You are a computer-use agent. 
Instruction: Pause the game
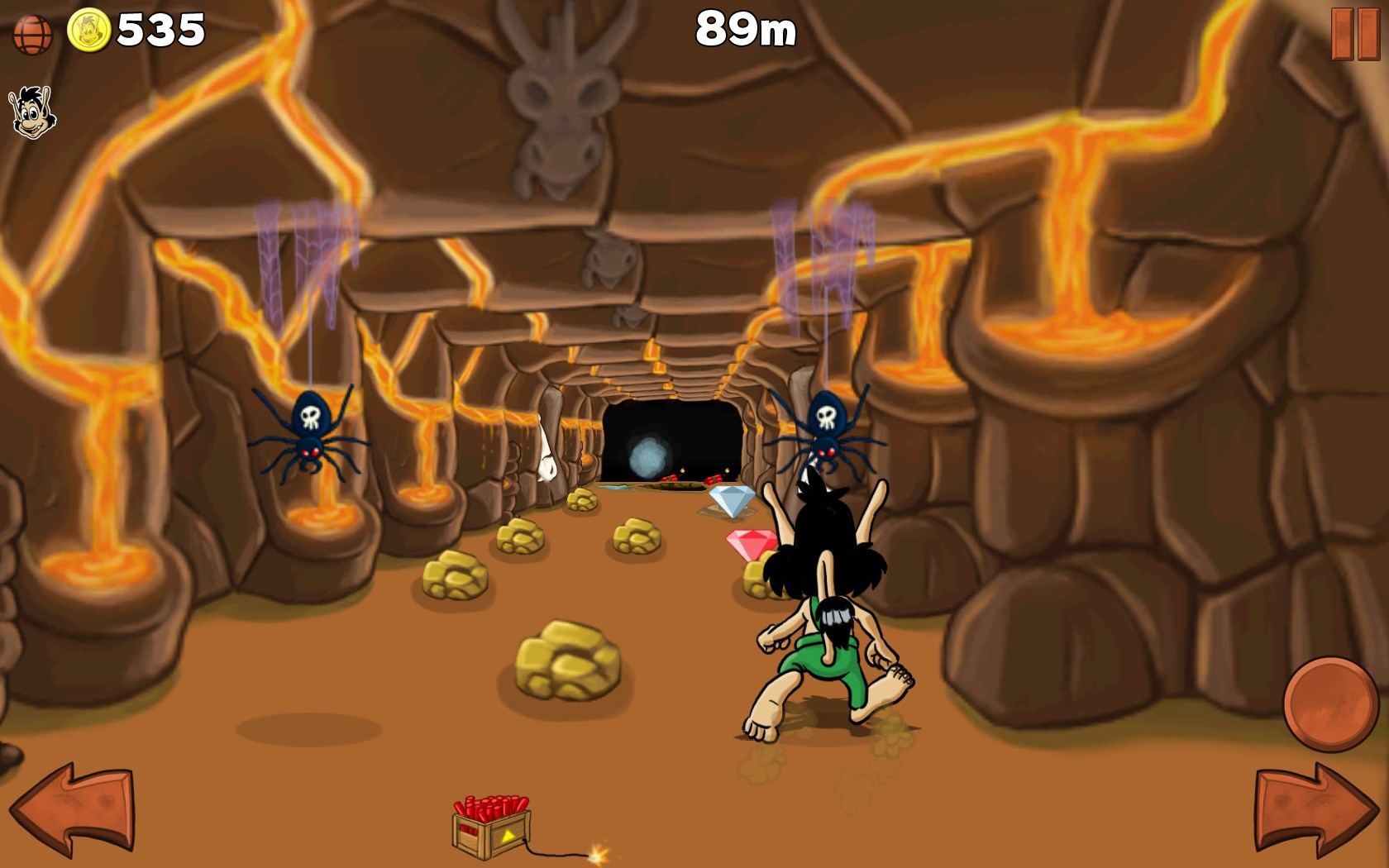click(x=1355, y=35)
